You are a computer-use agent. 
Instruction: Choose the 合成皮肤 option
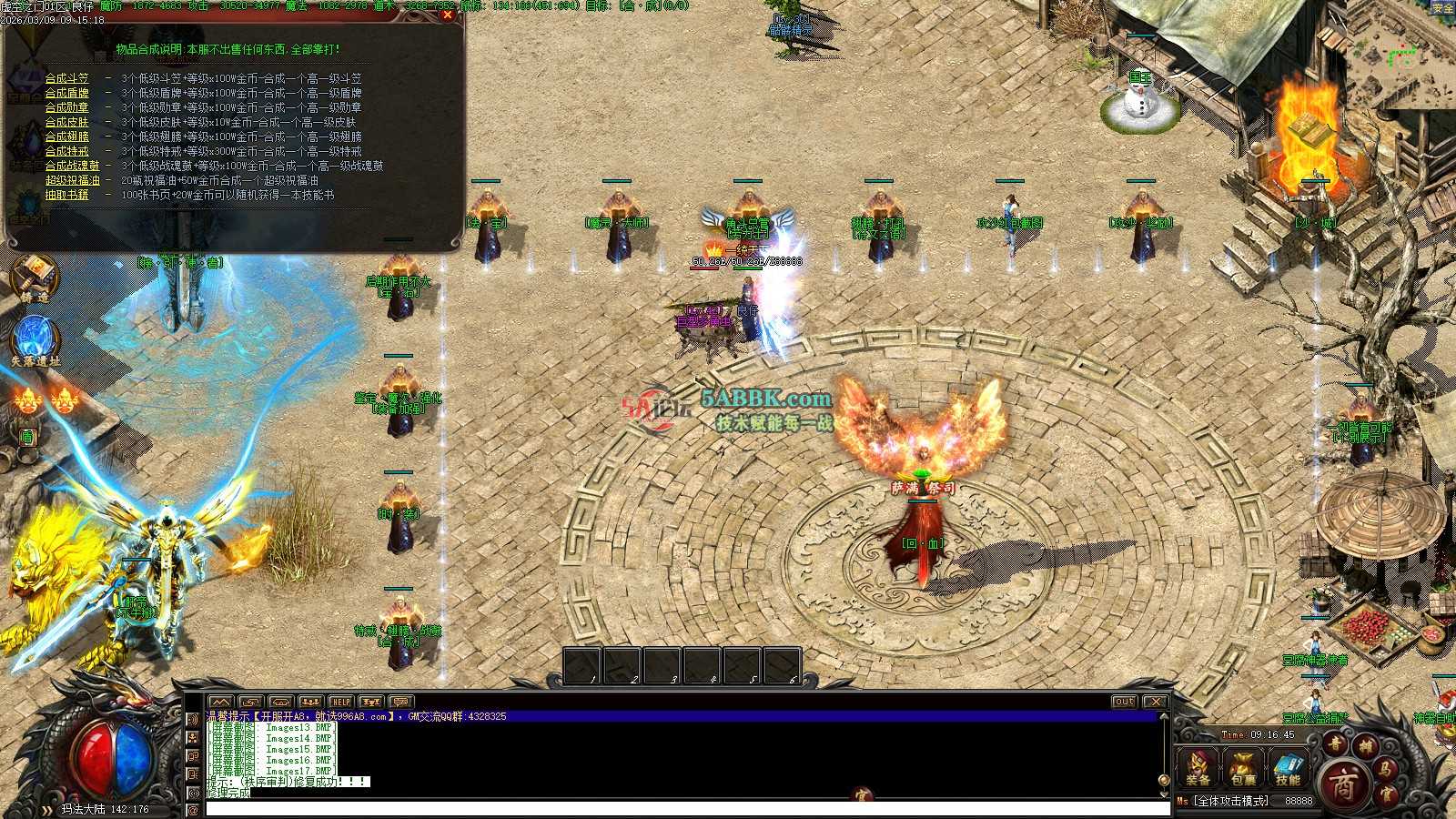coord(67,123)
